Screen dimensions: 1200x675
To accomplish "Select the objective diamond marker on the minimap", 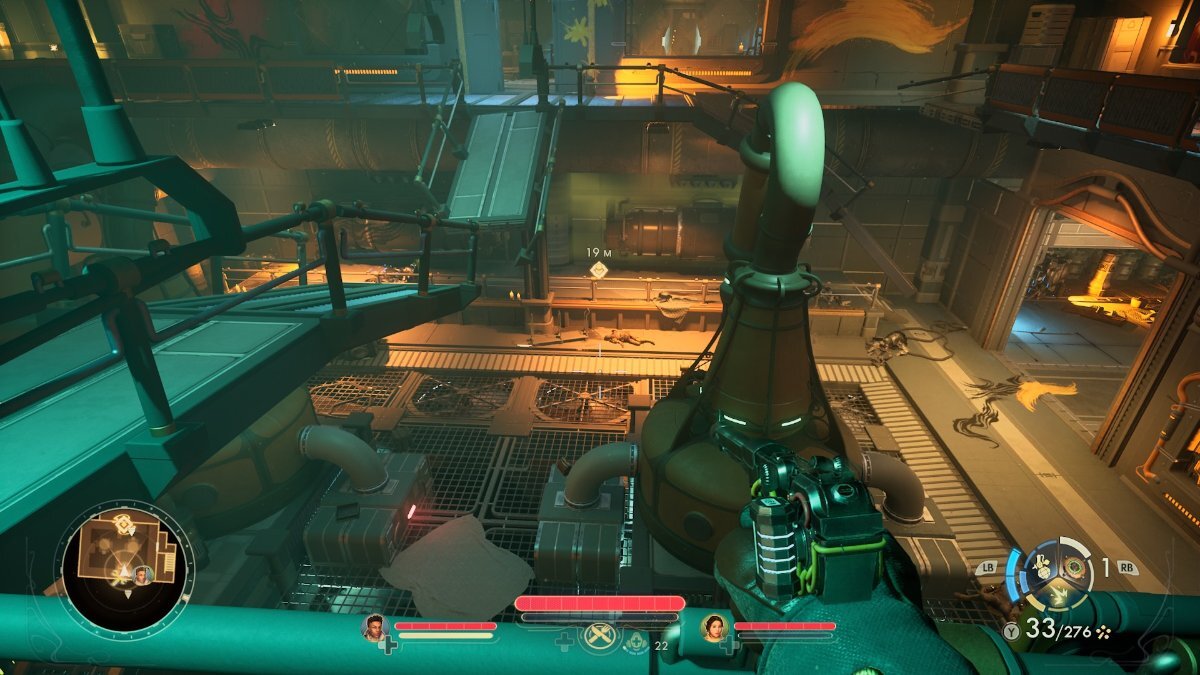I will pos(124,522).
